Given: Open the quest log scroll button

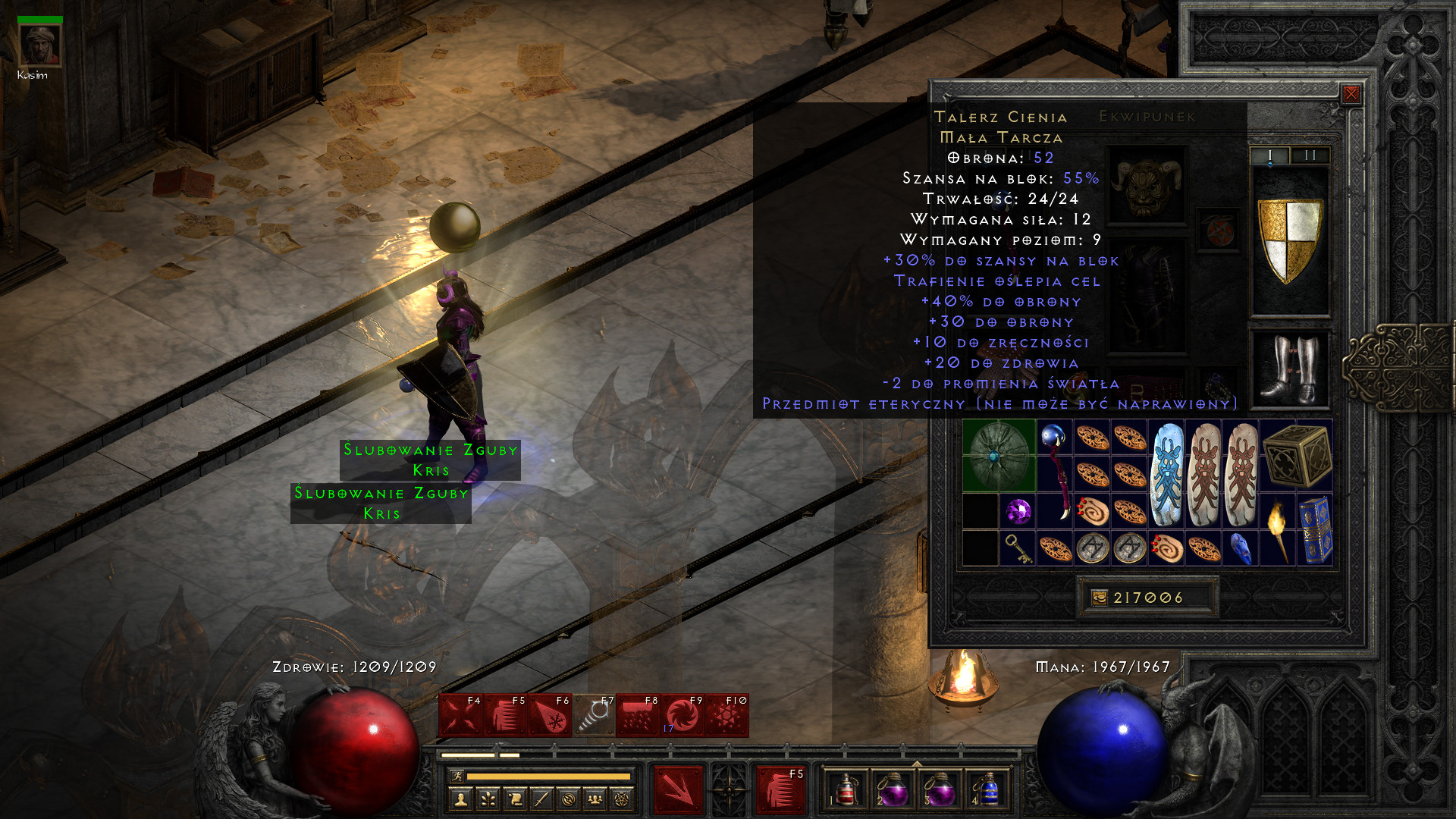Looking at the screenshot, I should pyautogui.click(x=515, y=799).
